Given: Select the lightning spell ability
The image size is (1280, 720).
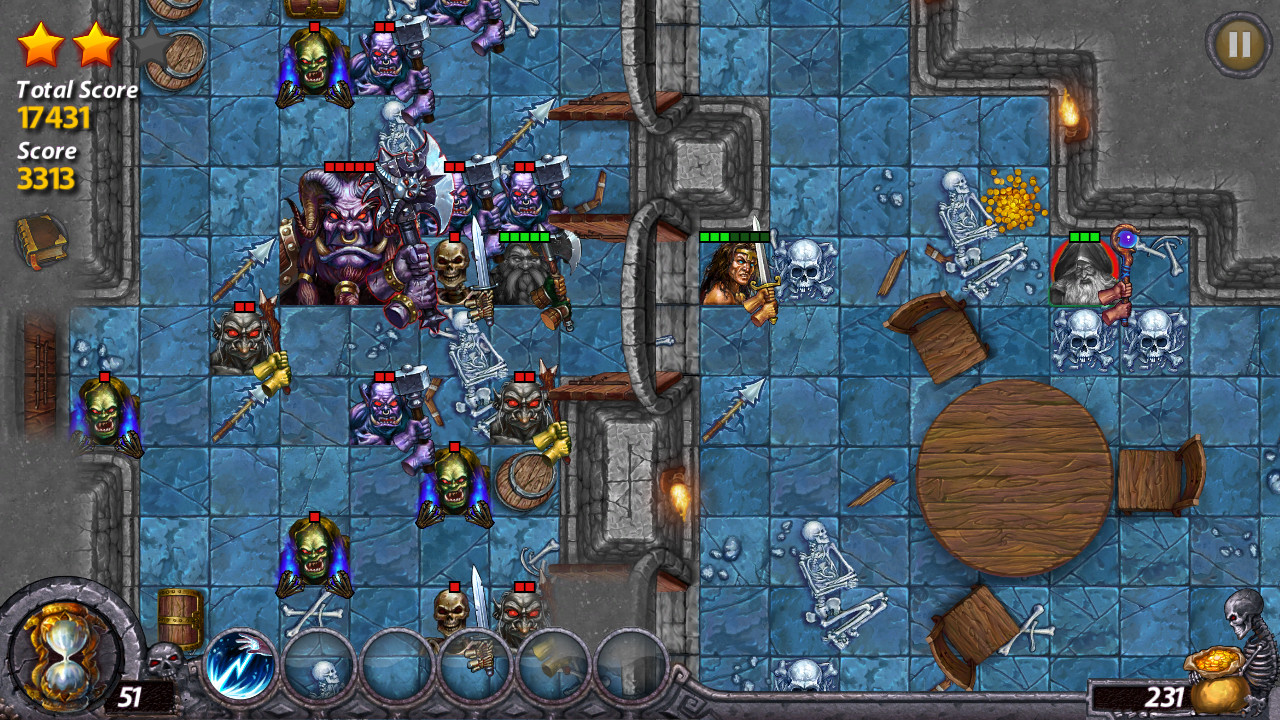Looking at the screenshot, I should (x=239, y=663).
